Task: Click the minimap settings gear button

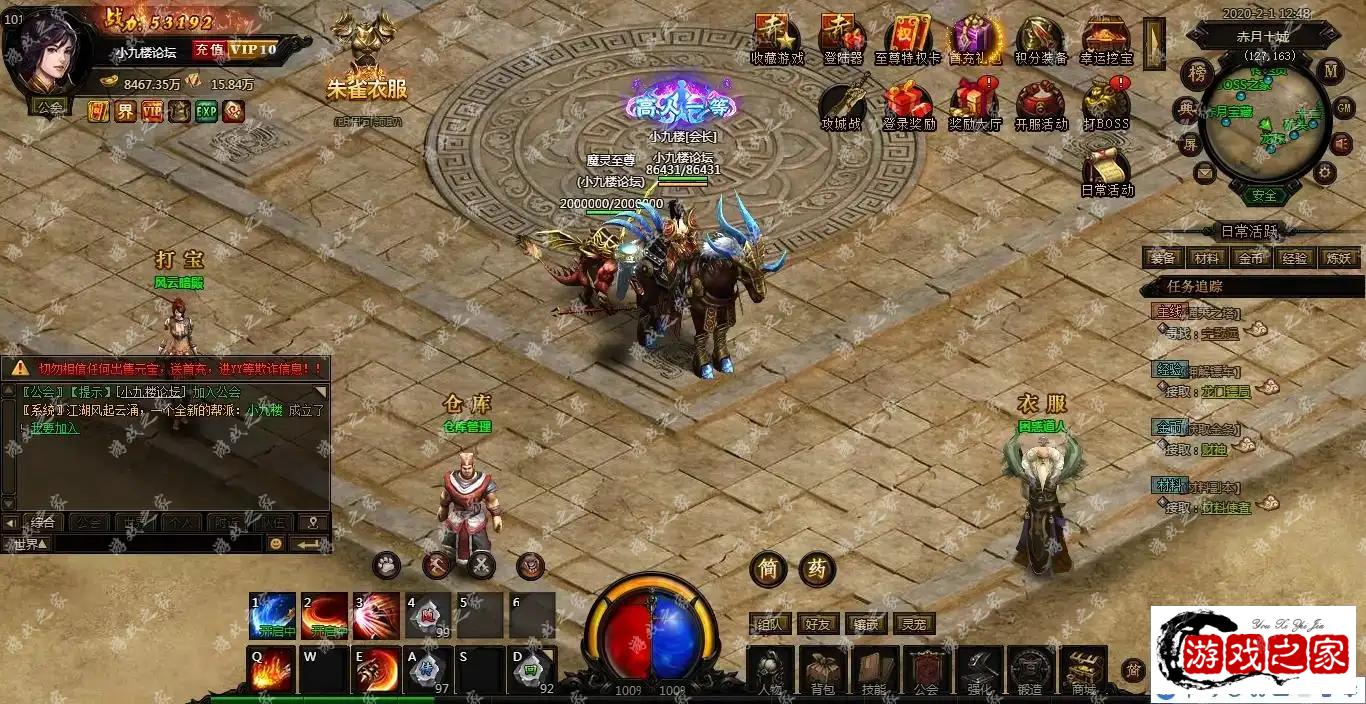Action: point(1325,172)
